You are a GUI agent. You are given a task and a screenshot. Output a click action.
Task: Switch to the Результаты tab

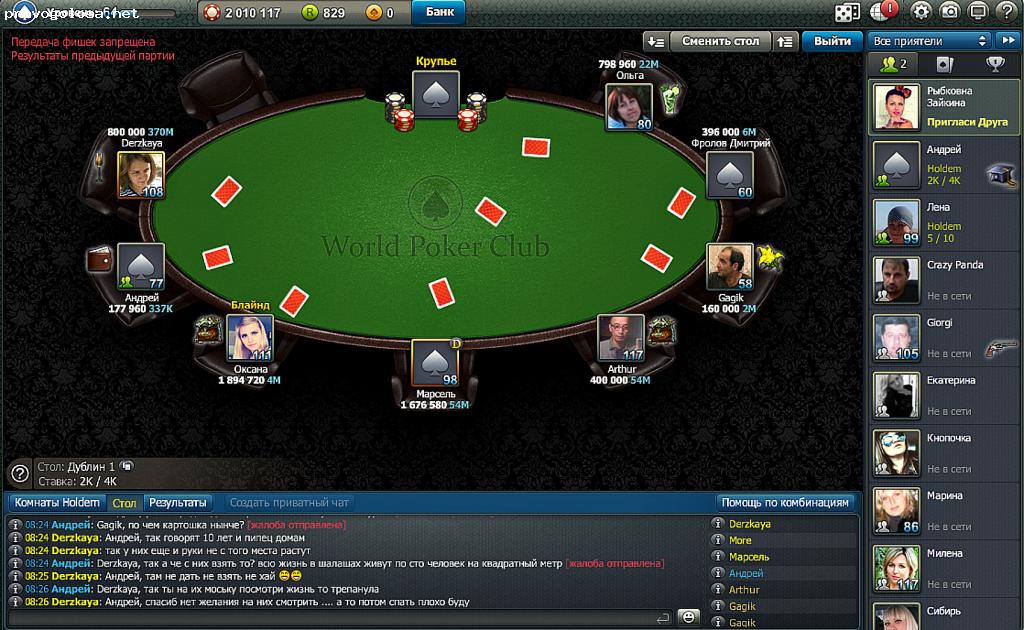click(178, 503)
